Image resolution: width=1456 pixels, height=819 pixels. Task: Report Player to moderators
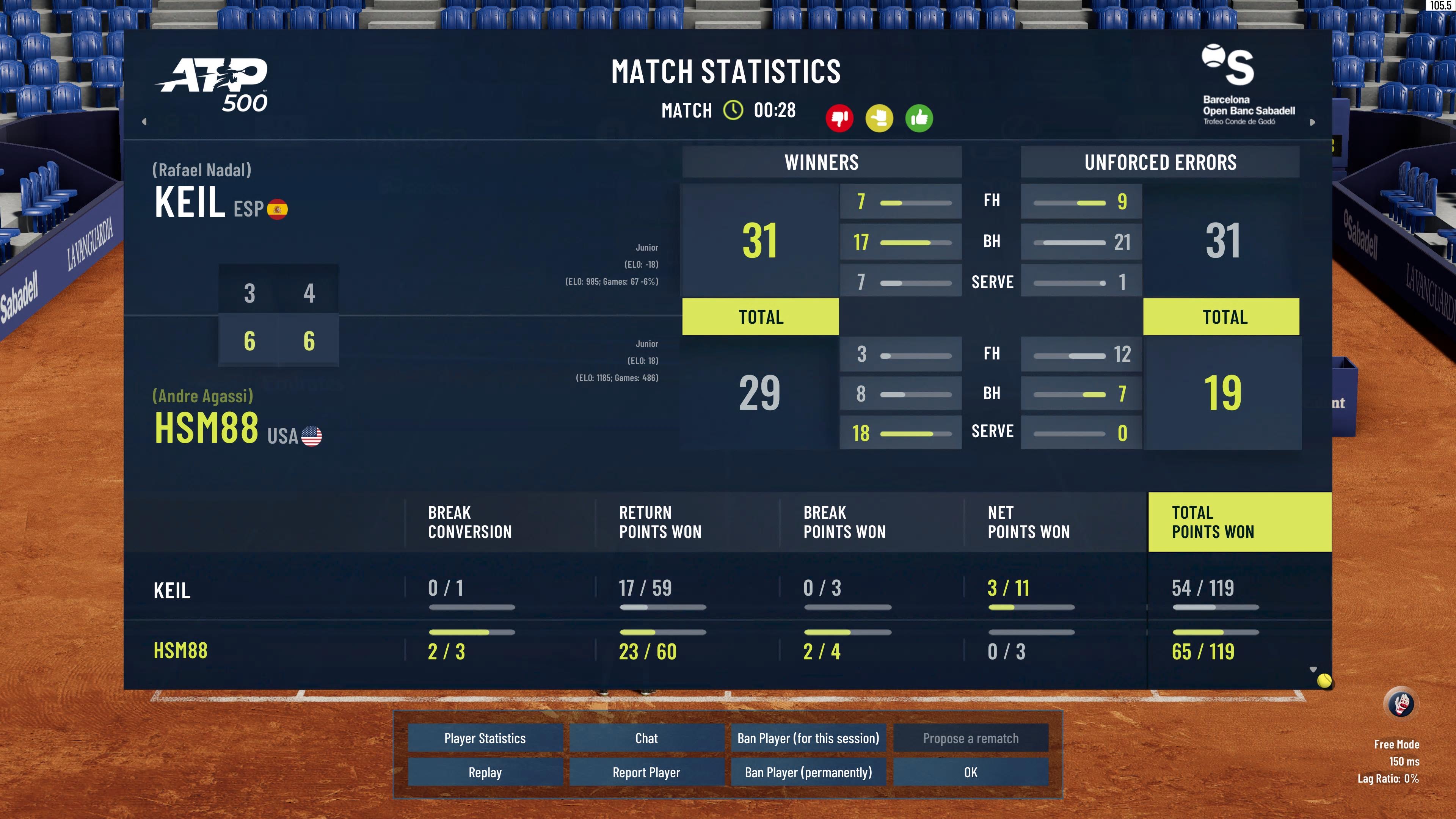pyautogui.click(x=646, y=772)
